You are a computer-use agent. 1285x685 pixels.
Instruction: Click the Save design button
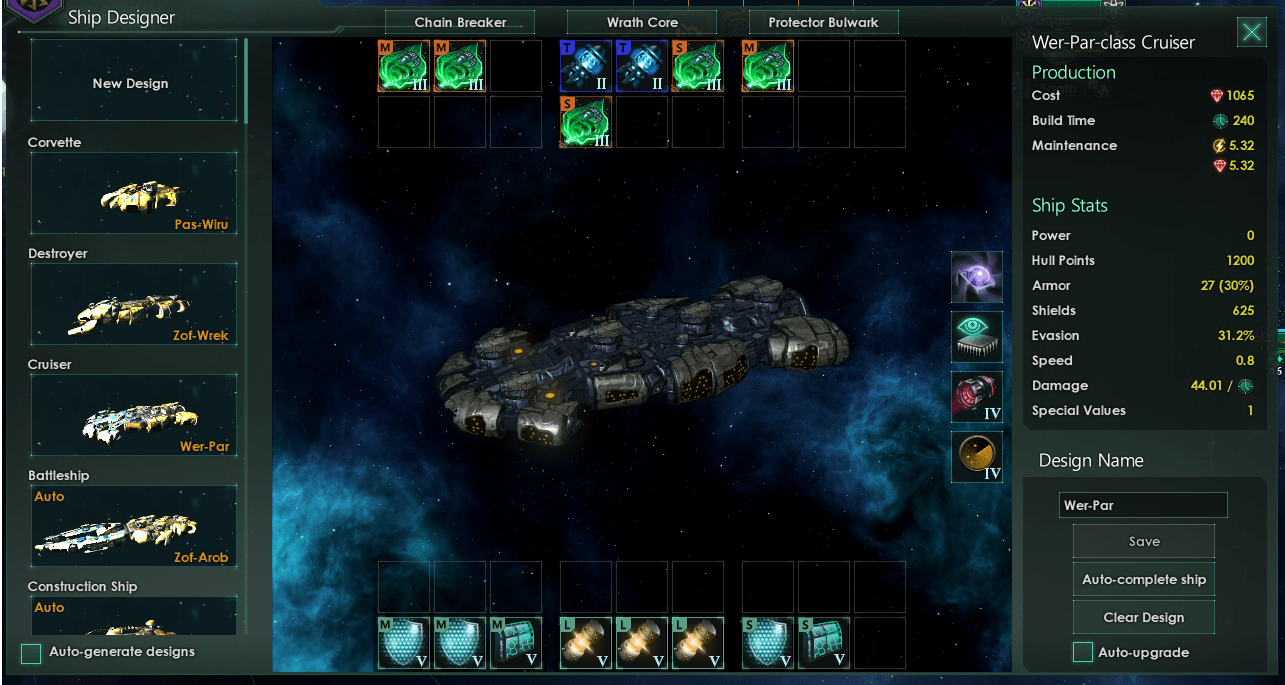click(1144, 542)
